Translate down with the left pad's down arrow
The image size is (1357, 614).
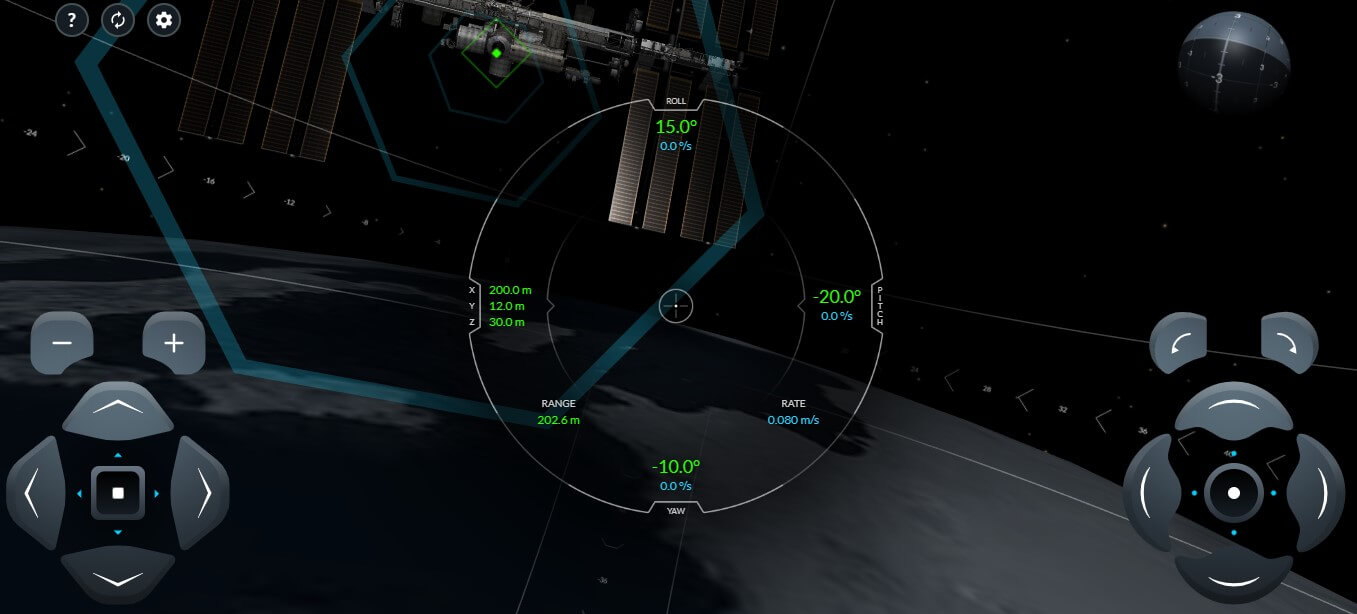(x=118, y=577)
